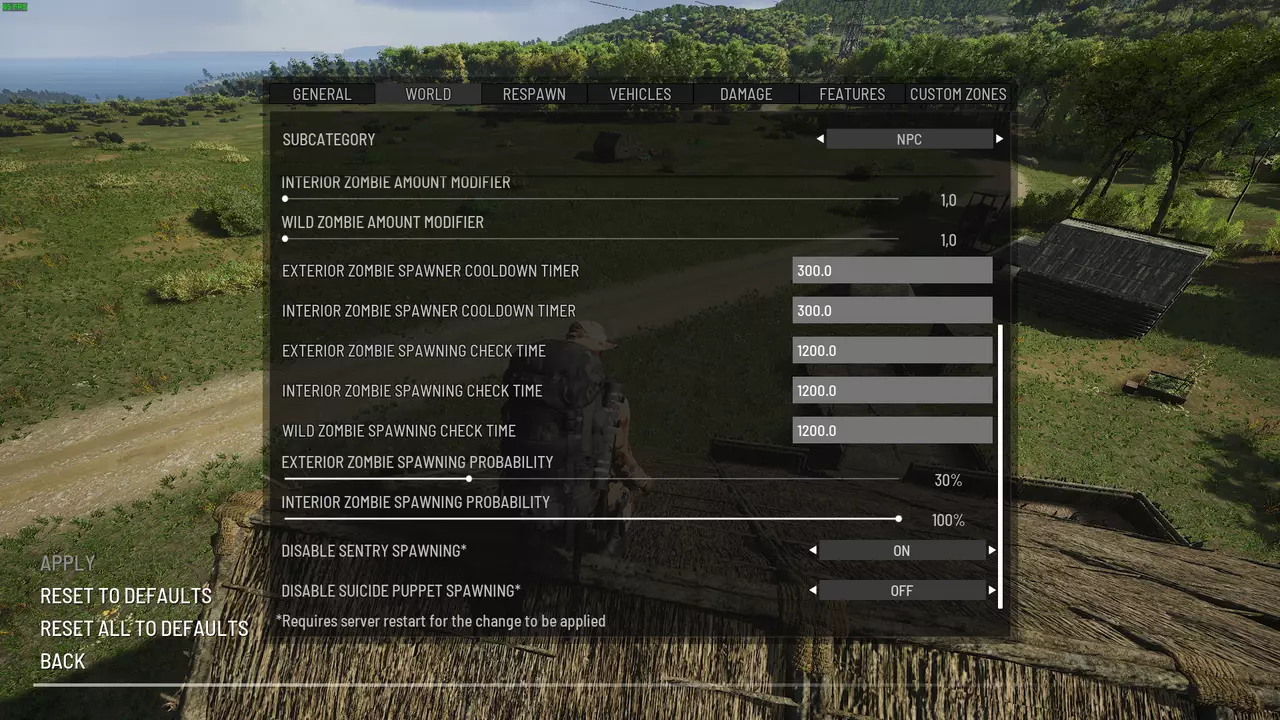Focus the Interior Zombie Spawner Cooldown Timer field

click(892, 311)
